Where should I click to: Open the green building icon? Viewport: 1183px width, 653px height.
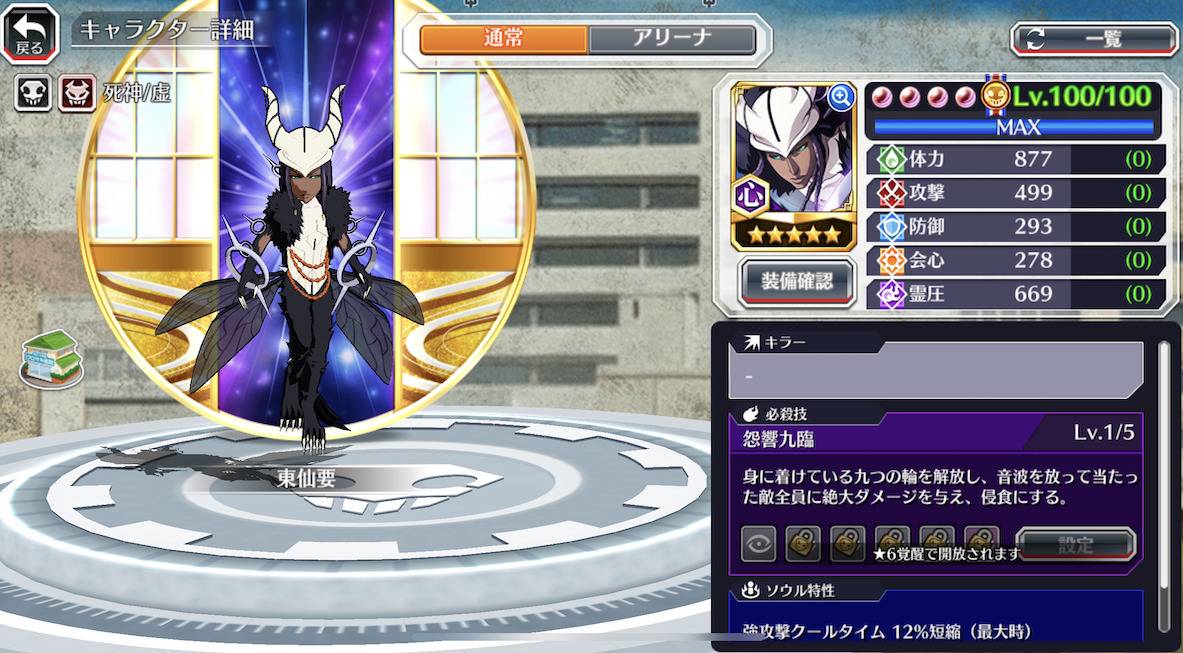[52, 359]
